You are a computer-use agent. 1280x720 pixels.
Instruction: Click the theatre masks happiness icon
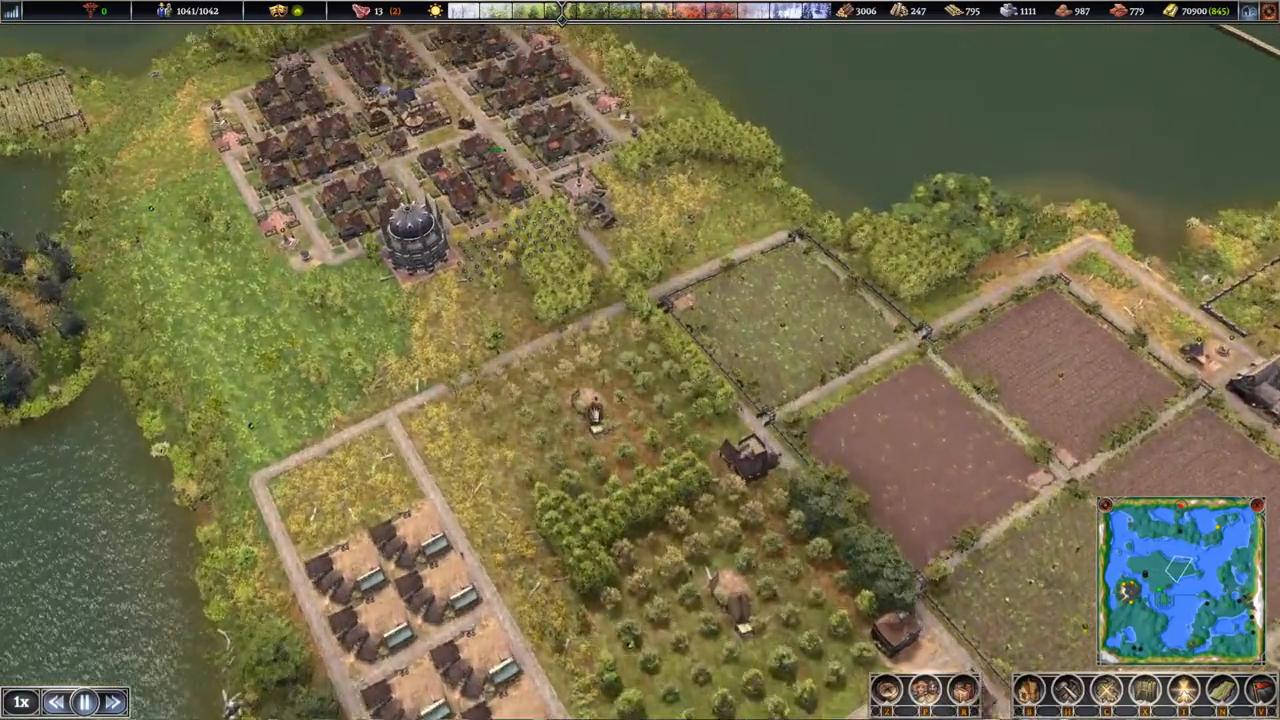(x=279, y=11)
